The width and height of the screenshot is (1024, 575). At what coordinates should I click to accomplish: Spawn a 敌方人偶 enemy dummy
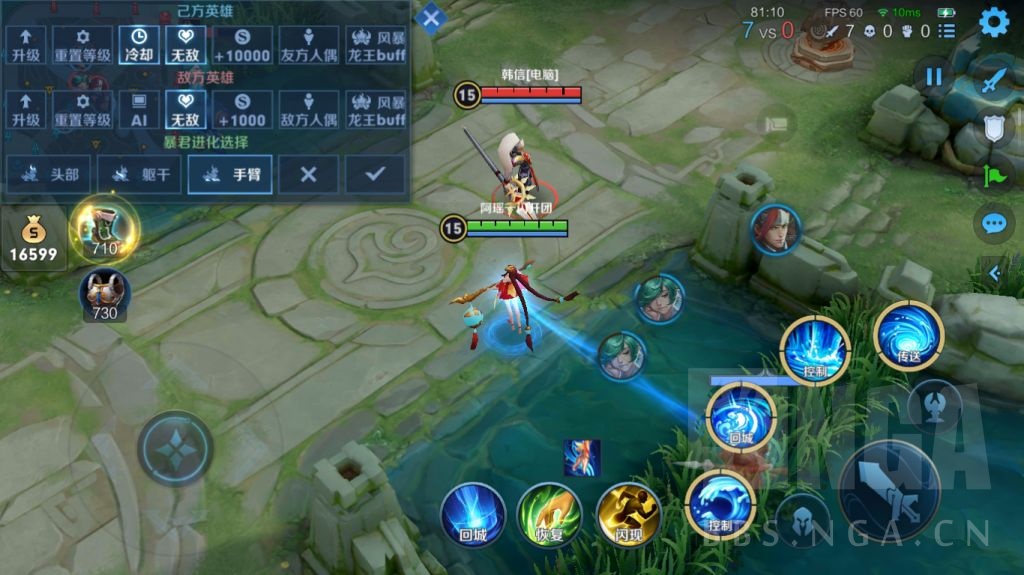(x=309, y=109)
